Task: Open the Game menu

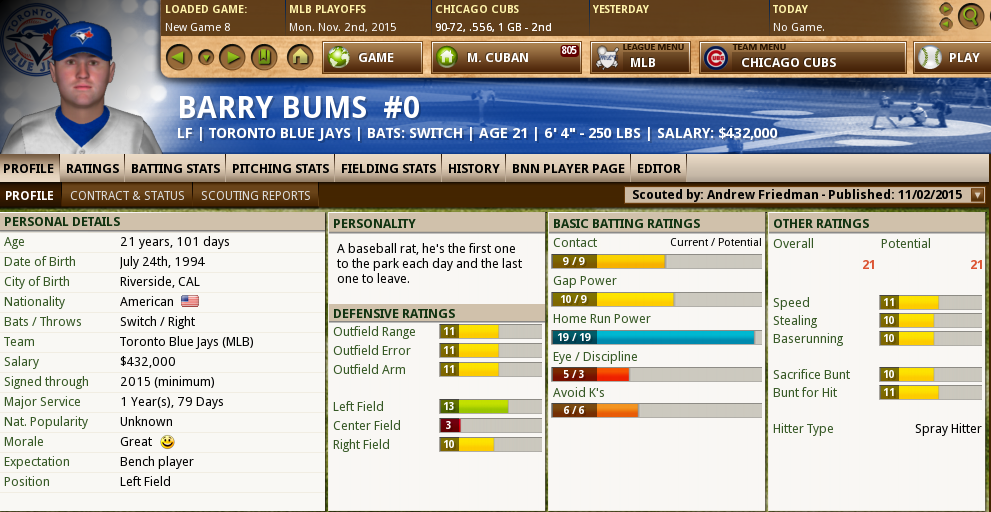Action: 373,57
